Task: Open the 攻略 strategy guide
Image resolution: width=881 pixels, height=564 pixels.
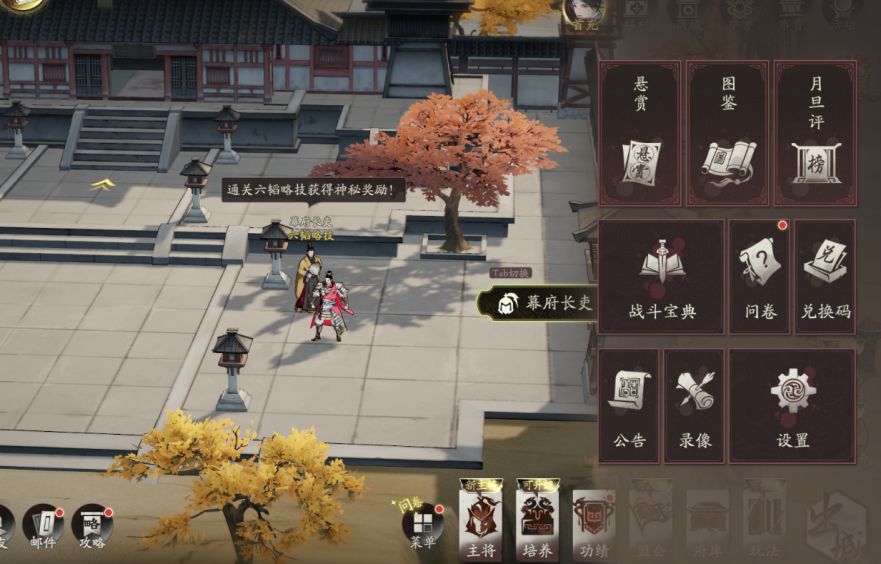Action: coord(92,525)
